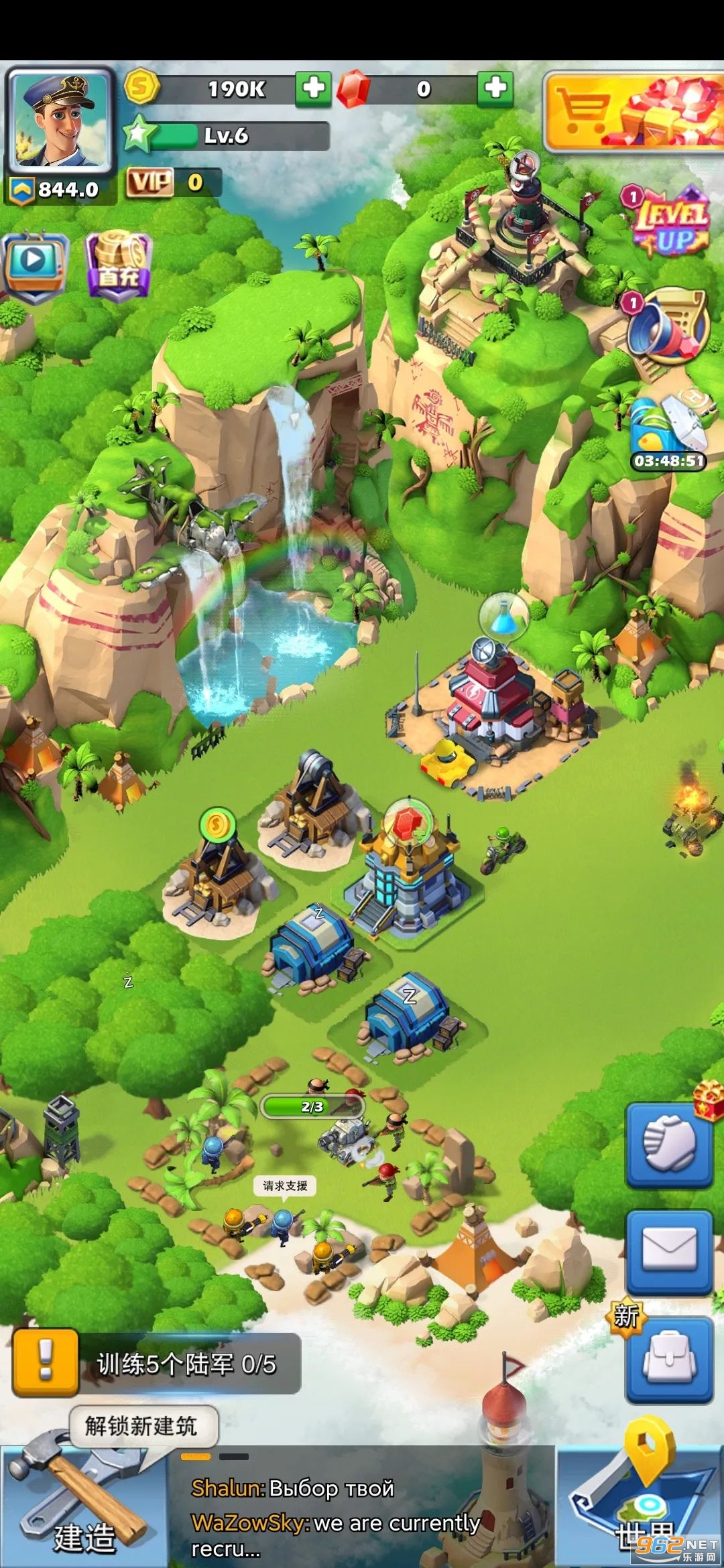
Task: Add more gold coins with the plus button
Action: [313, 88]
